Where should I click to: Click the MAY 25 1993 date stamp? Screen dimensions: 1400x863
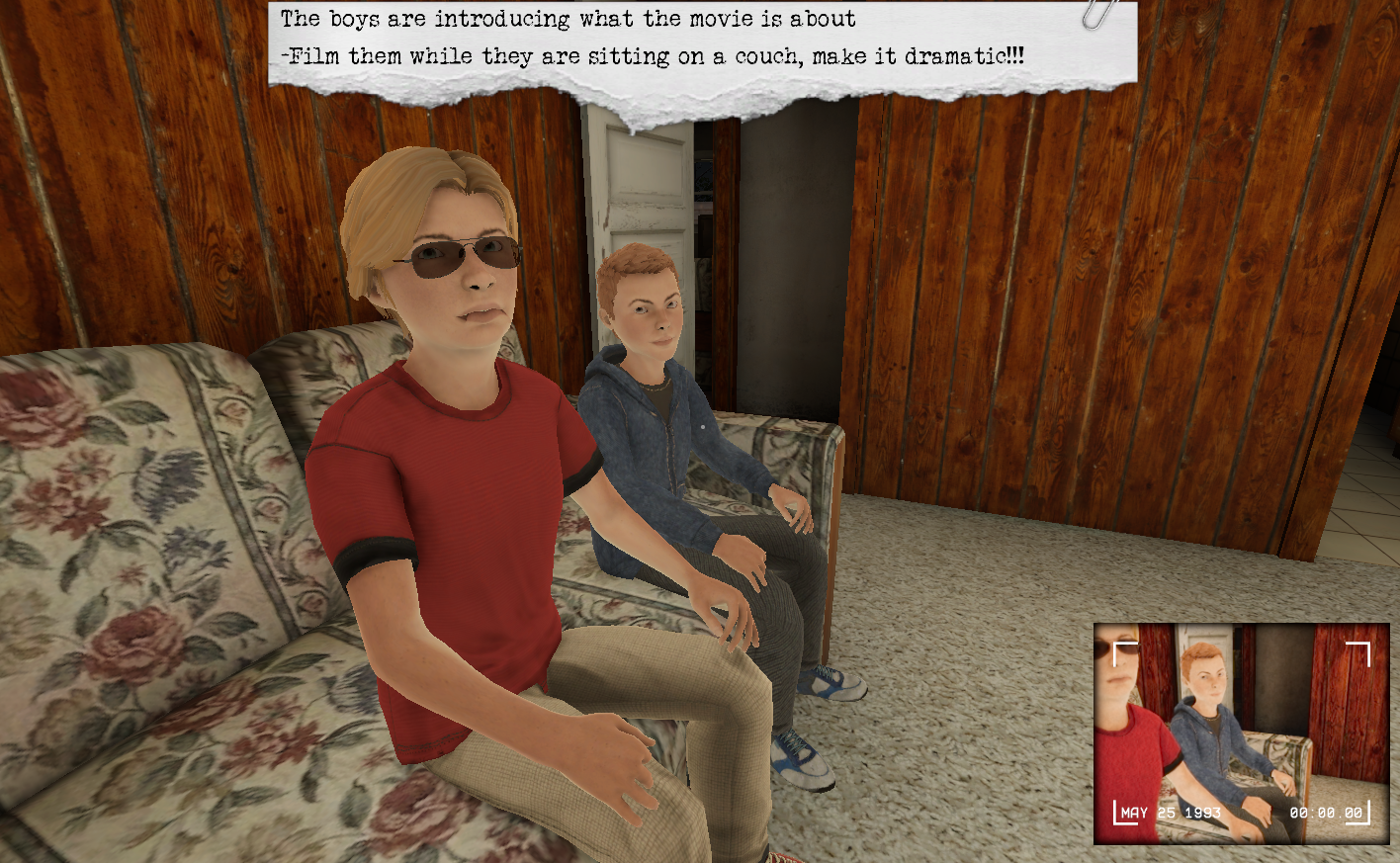(x=1171, y=812)
